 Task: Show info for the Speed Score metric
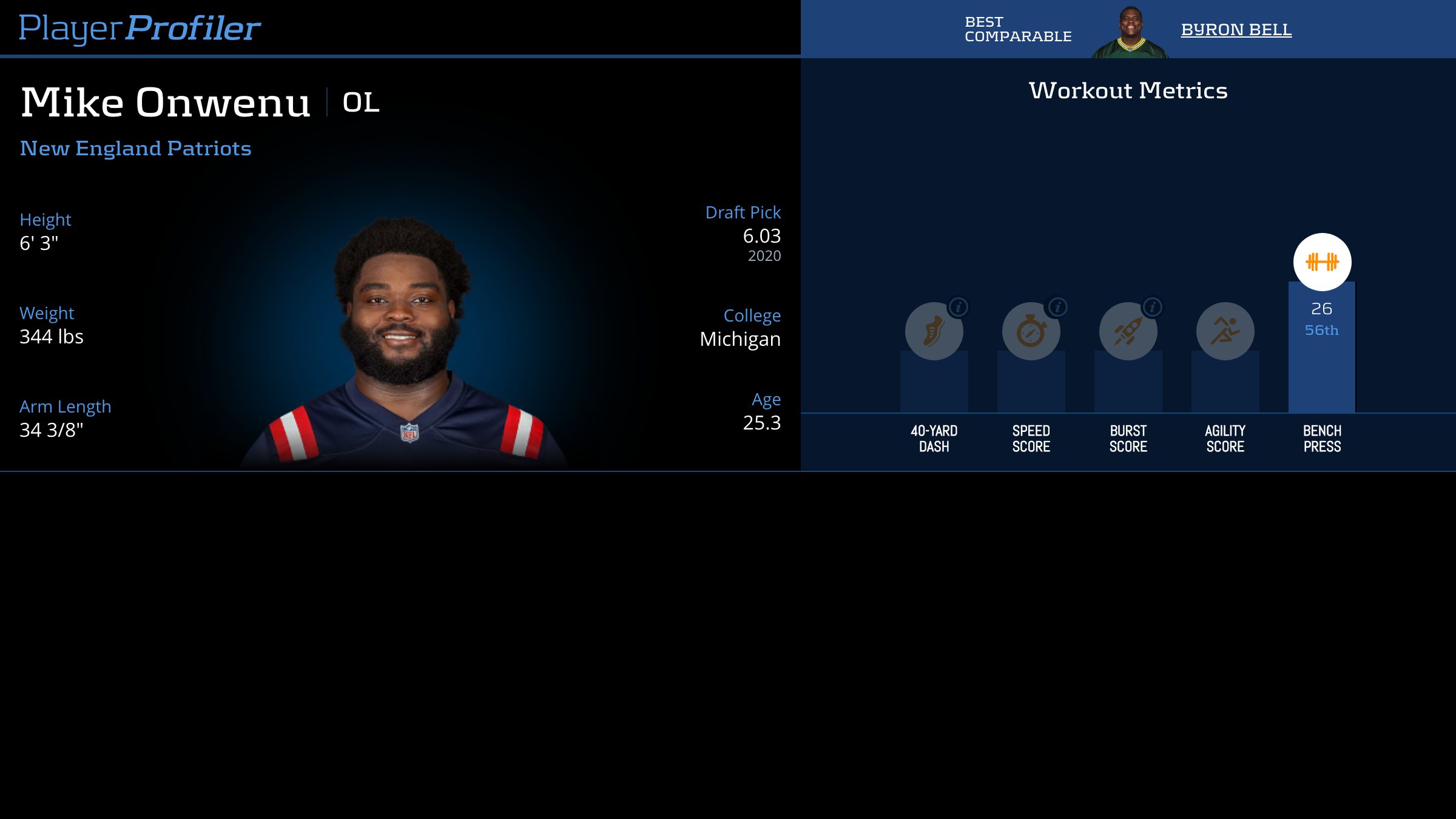[x=1058, y=308]
